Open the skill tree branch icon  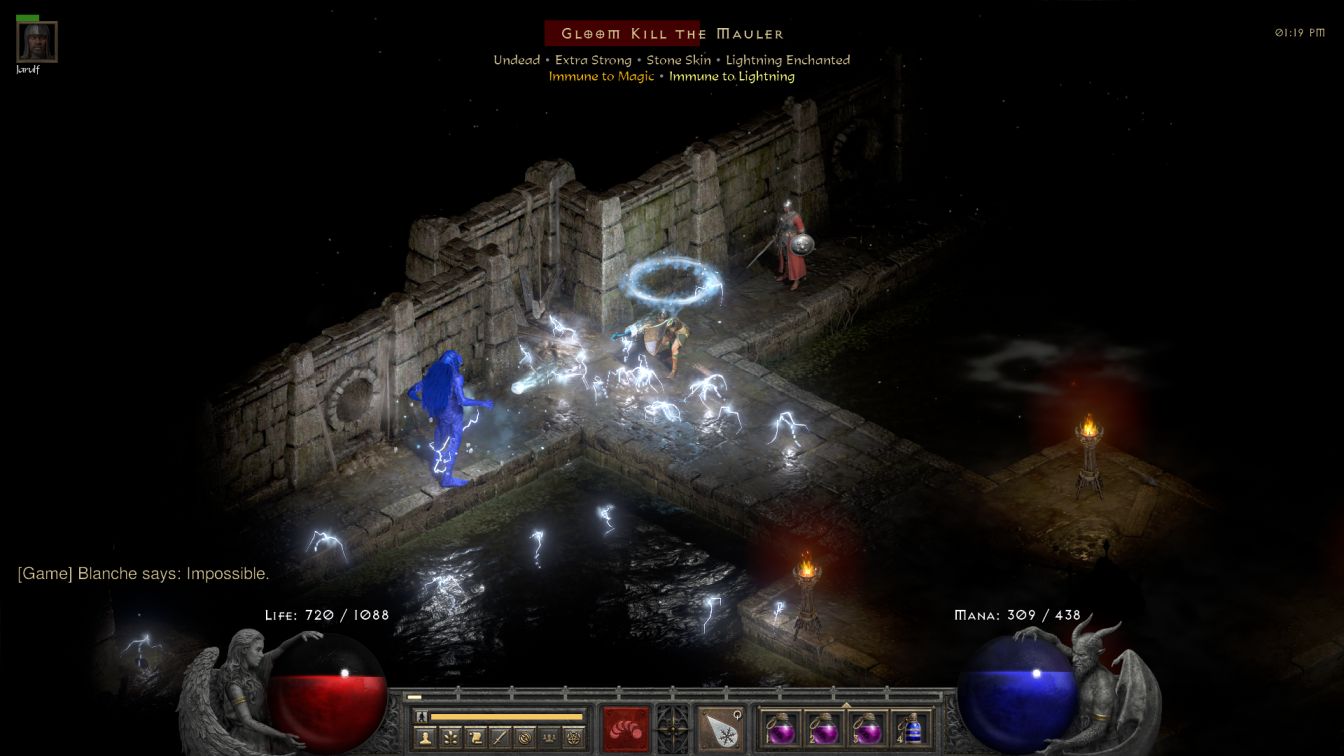(448, 738)
